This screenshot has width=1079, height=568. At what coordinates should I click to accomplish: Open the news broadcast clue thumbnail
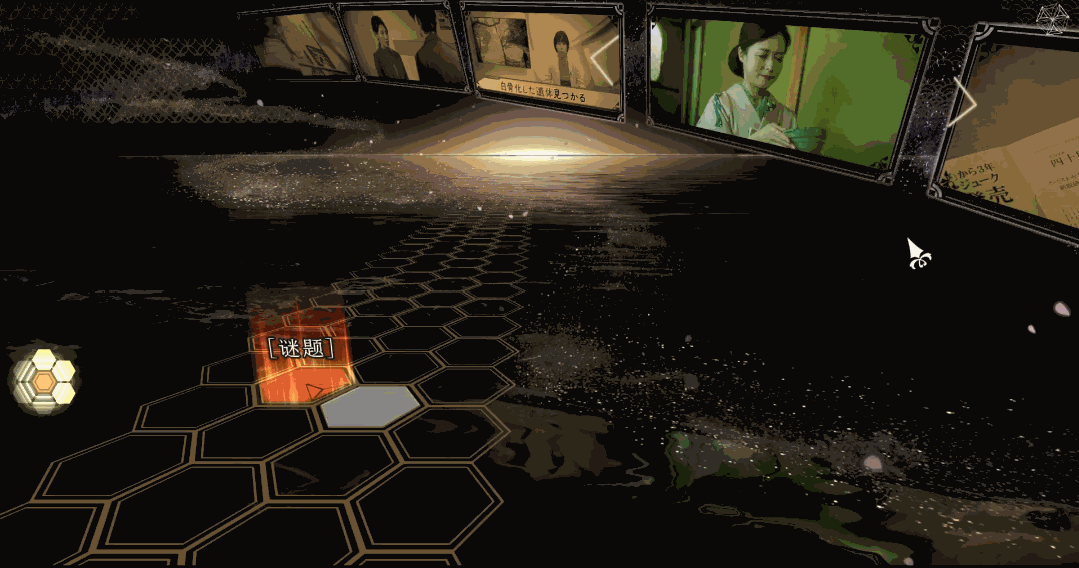tap(541, 57)
